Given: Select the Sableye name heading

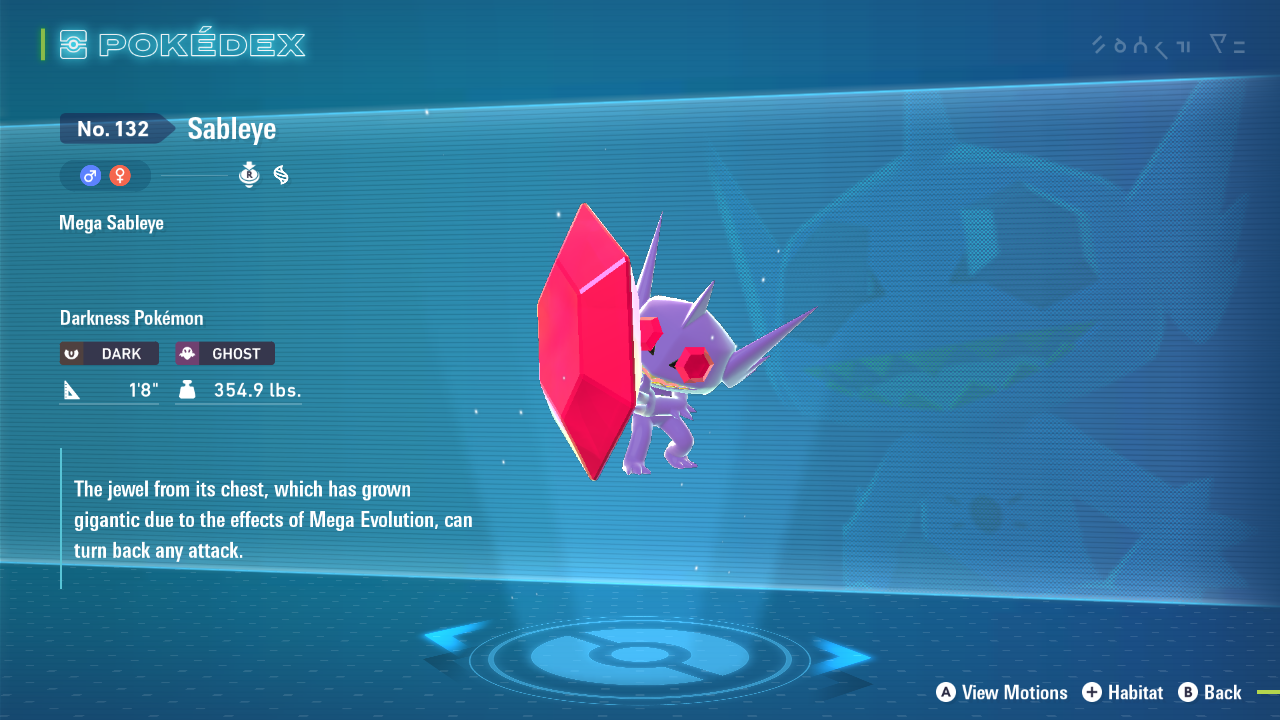Looking at the screenshot, I should pos(231,128).
